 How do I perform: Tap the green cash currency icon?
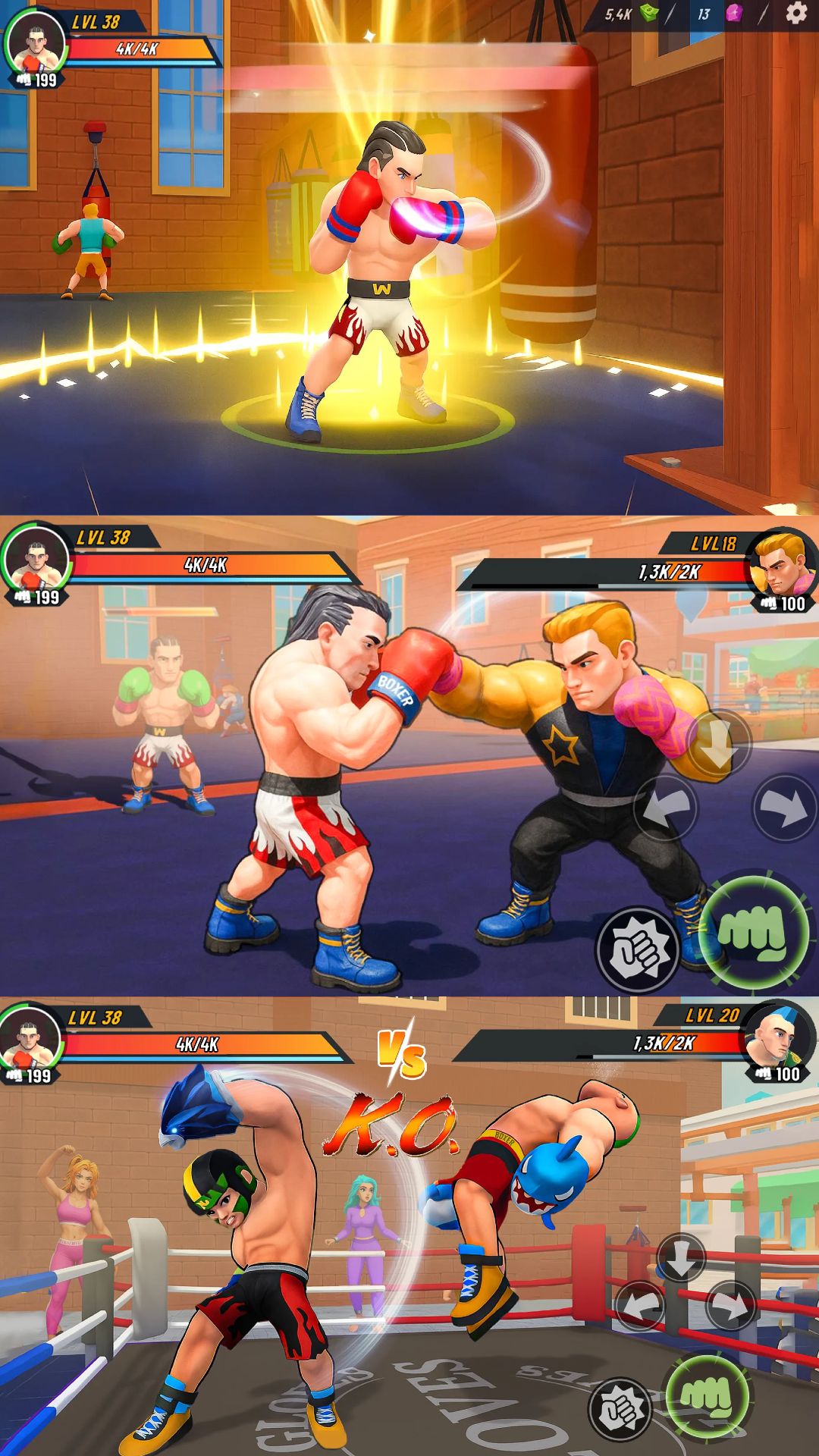coord(649,13)
